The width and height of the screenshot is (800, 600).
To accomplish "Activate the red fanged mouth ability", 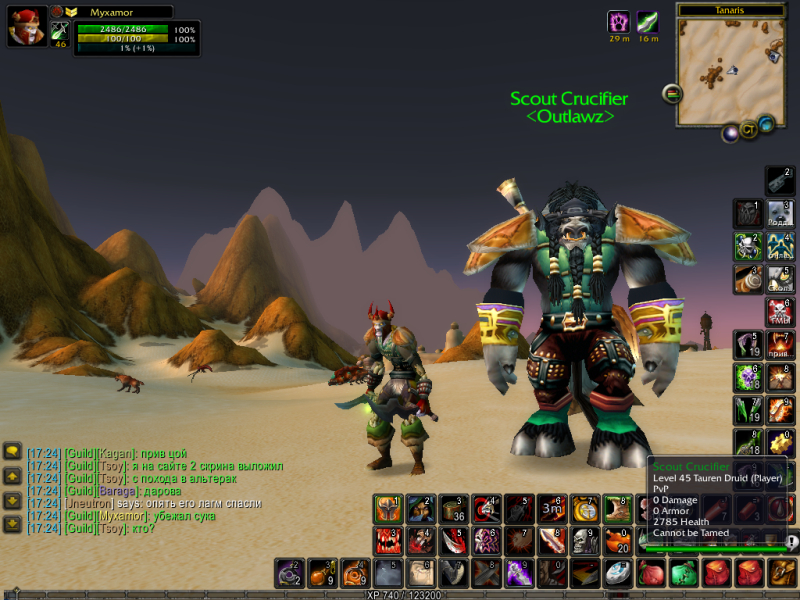I will click(388, 541).
